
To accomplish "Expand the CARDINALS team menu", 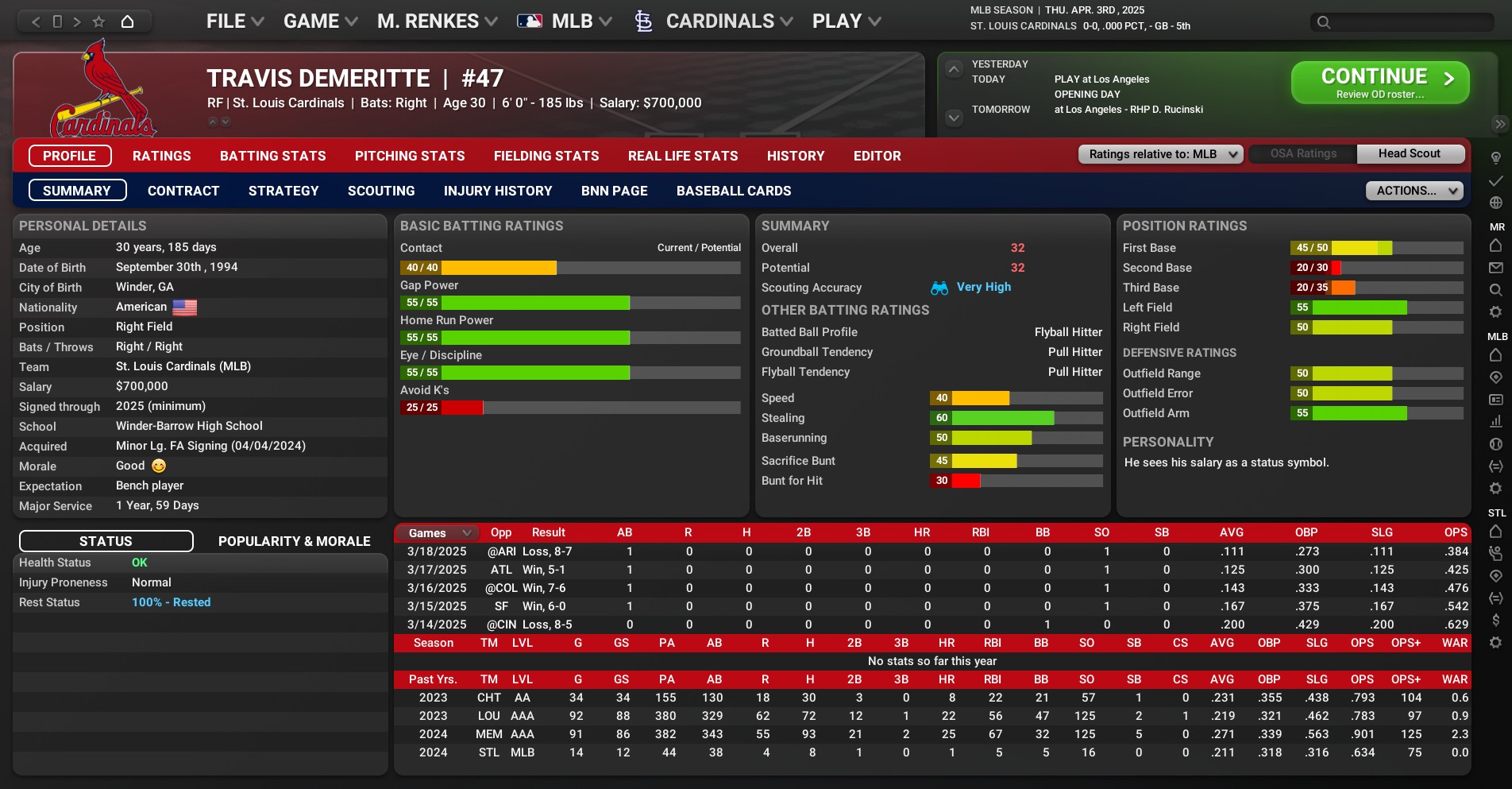I will click(719, 21).
